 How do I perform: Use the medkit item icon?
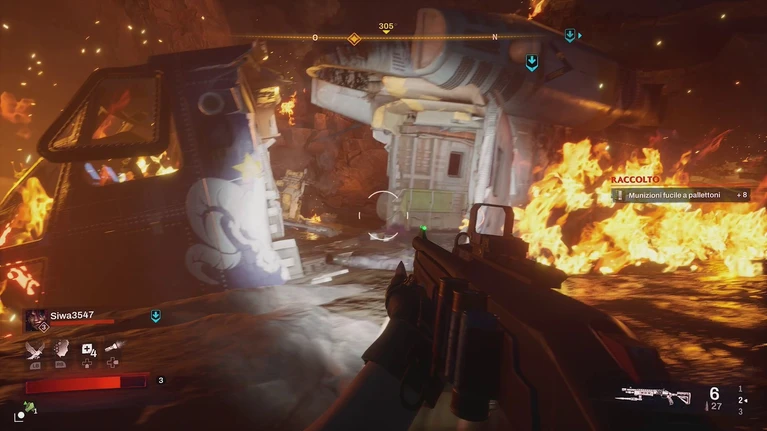pyautogui.click(x=89, y=349)
